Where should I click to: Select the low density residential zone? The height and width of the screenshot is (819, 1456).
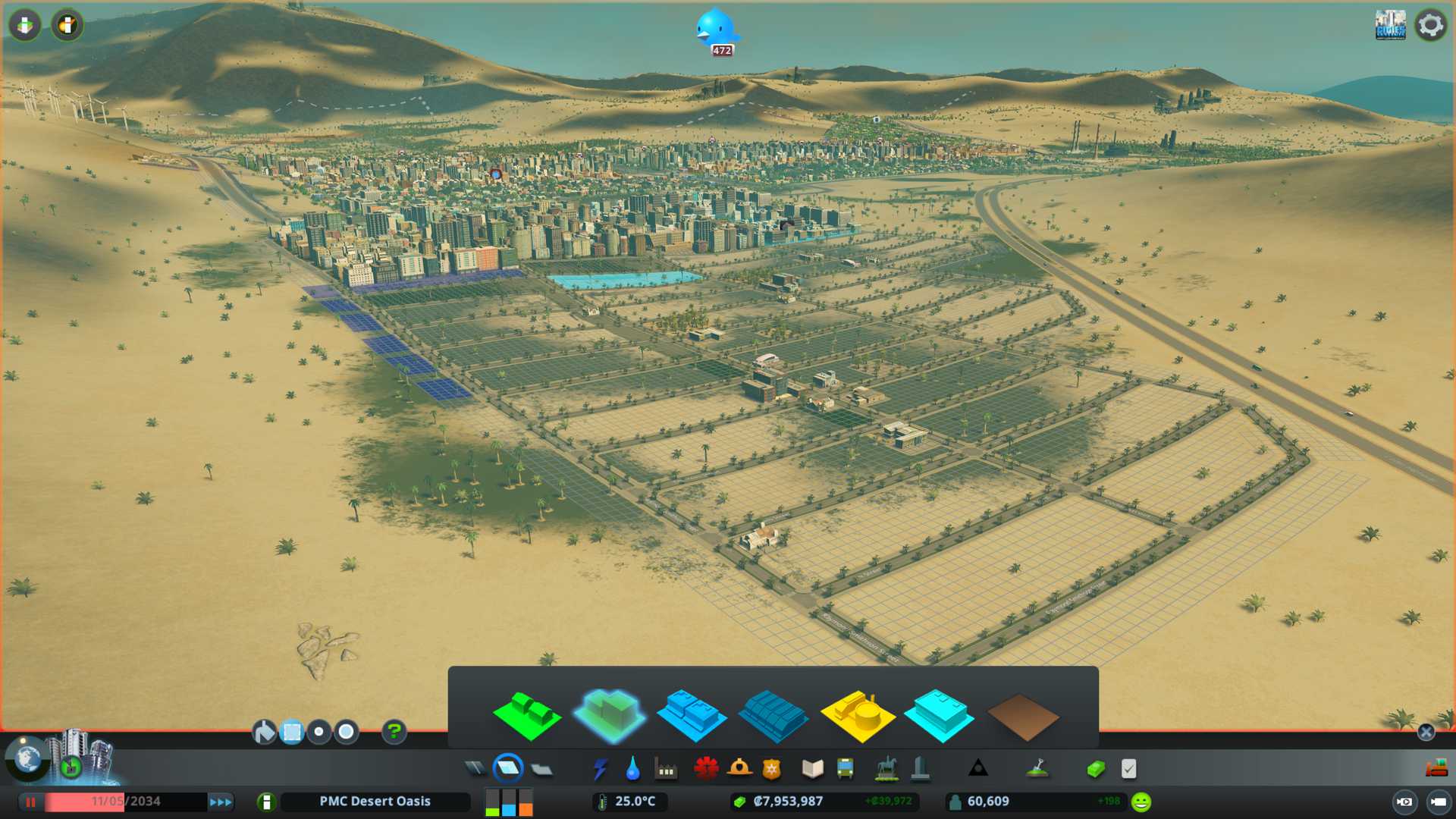526,715
